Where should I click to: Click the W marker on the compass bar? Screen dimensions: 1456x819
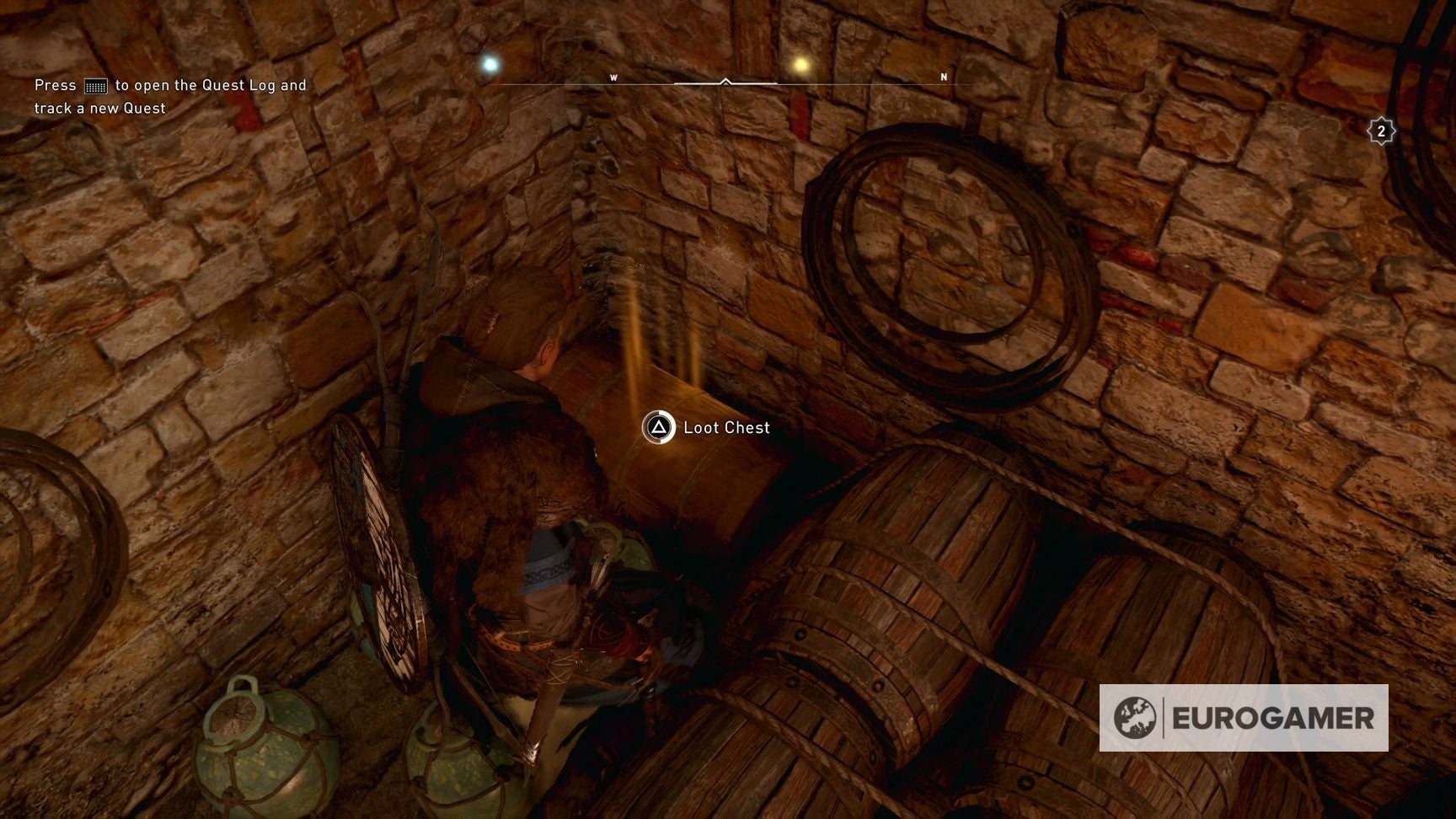pyautogui.click(x=614, y=76)
